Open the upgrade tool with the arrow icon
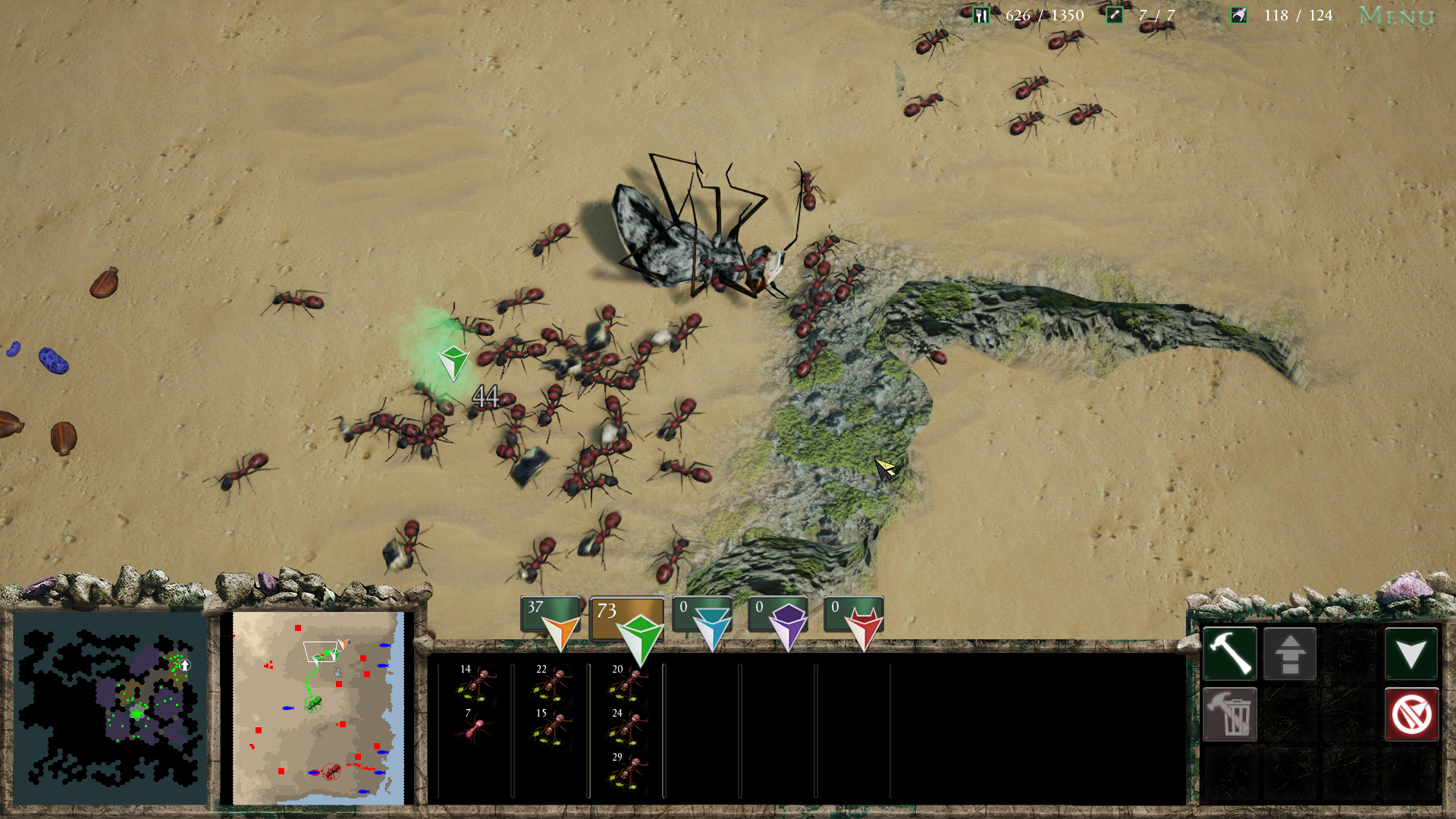The width and height of the screenshot is (1456, 819). [1290, 654]
